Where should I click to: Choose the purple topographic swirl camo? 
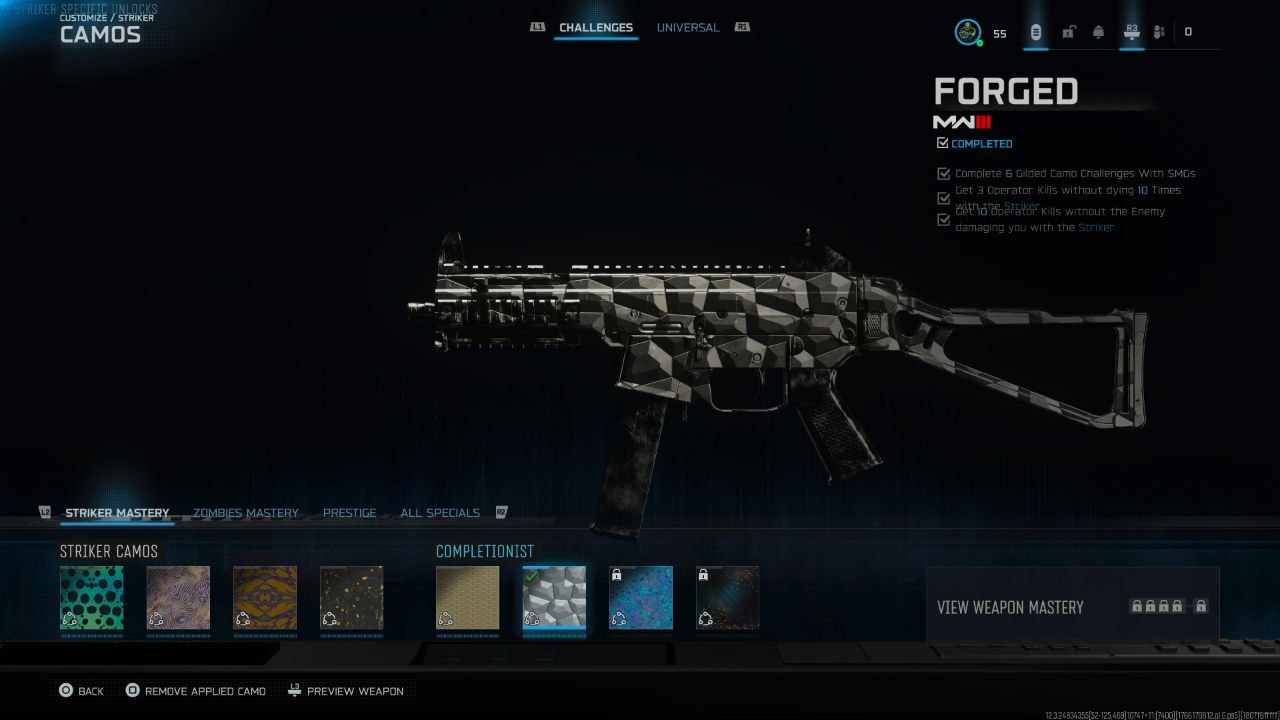178,598
